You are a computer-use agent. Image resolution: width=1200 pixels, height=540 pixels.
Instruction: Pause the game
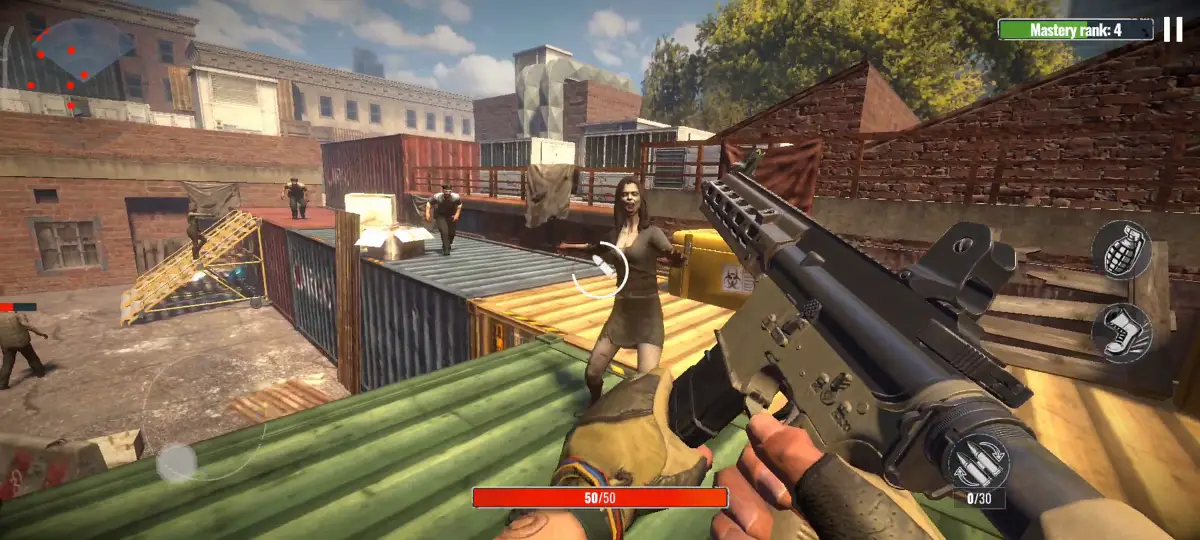coord(1173,29)
